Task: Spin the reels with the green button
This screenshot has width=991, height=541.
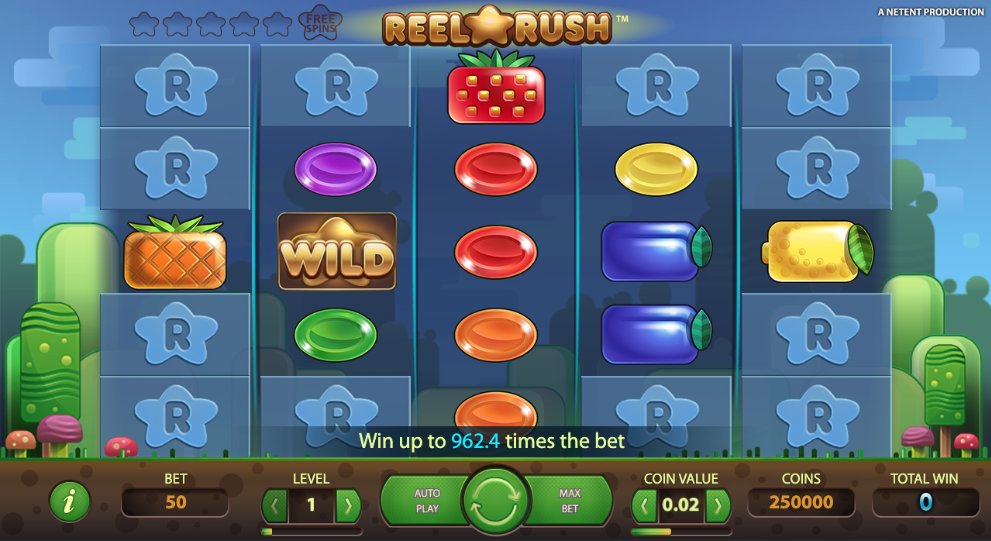Action: click(495, 501)
